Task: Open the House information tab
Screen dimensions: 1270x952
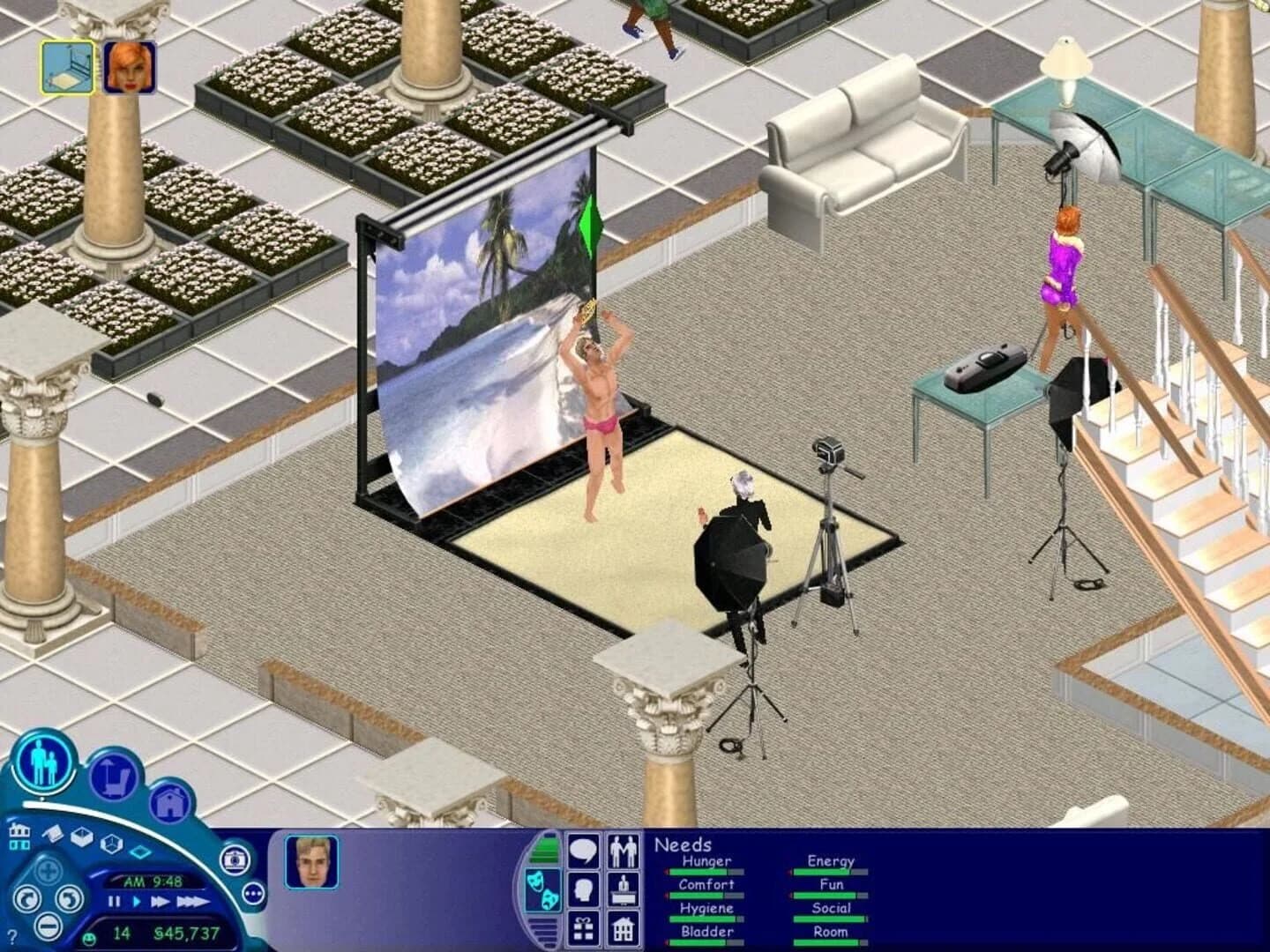Action: (624, 927)
